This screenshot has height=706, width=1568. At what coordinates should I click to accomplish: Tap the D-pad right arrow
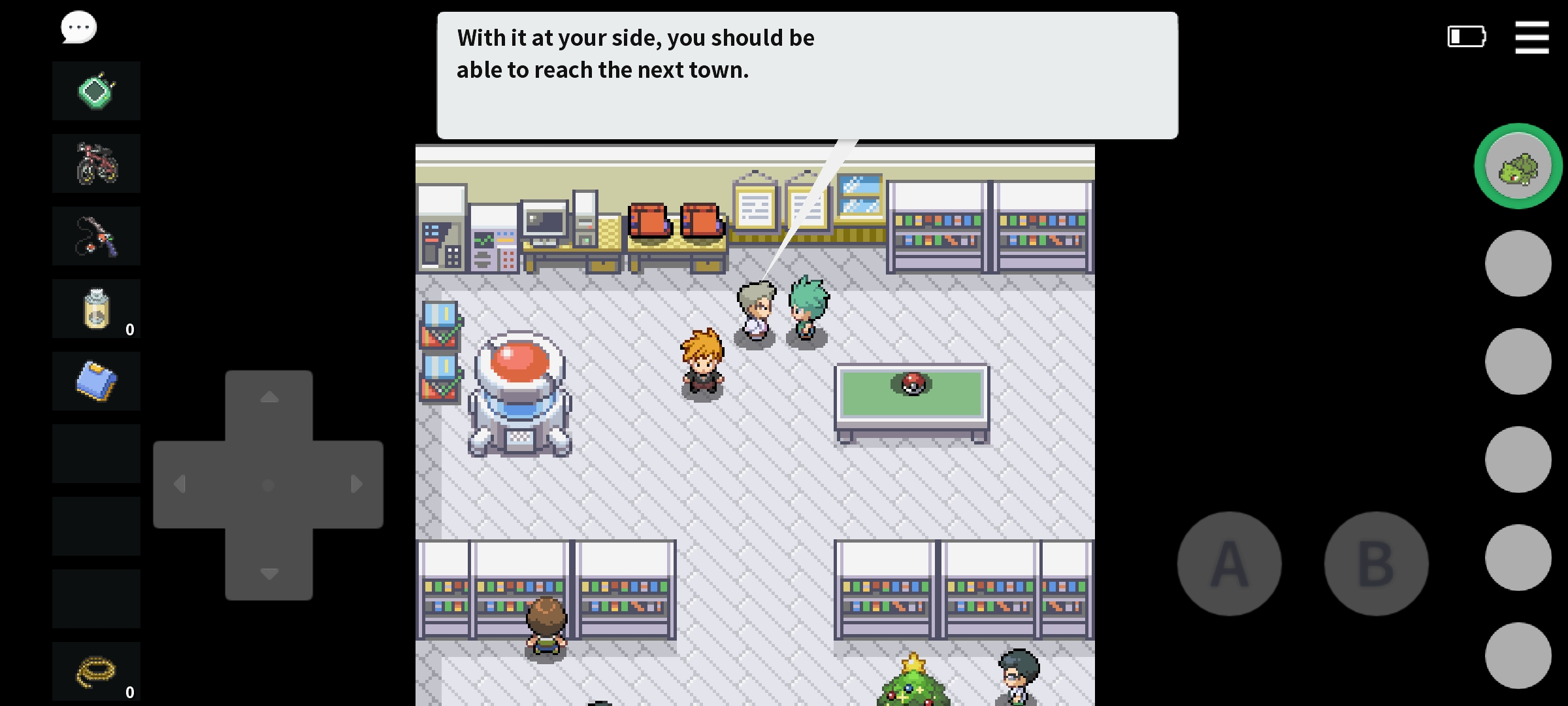(x=357, y=484)
